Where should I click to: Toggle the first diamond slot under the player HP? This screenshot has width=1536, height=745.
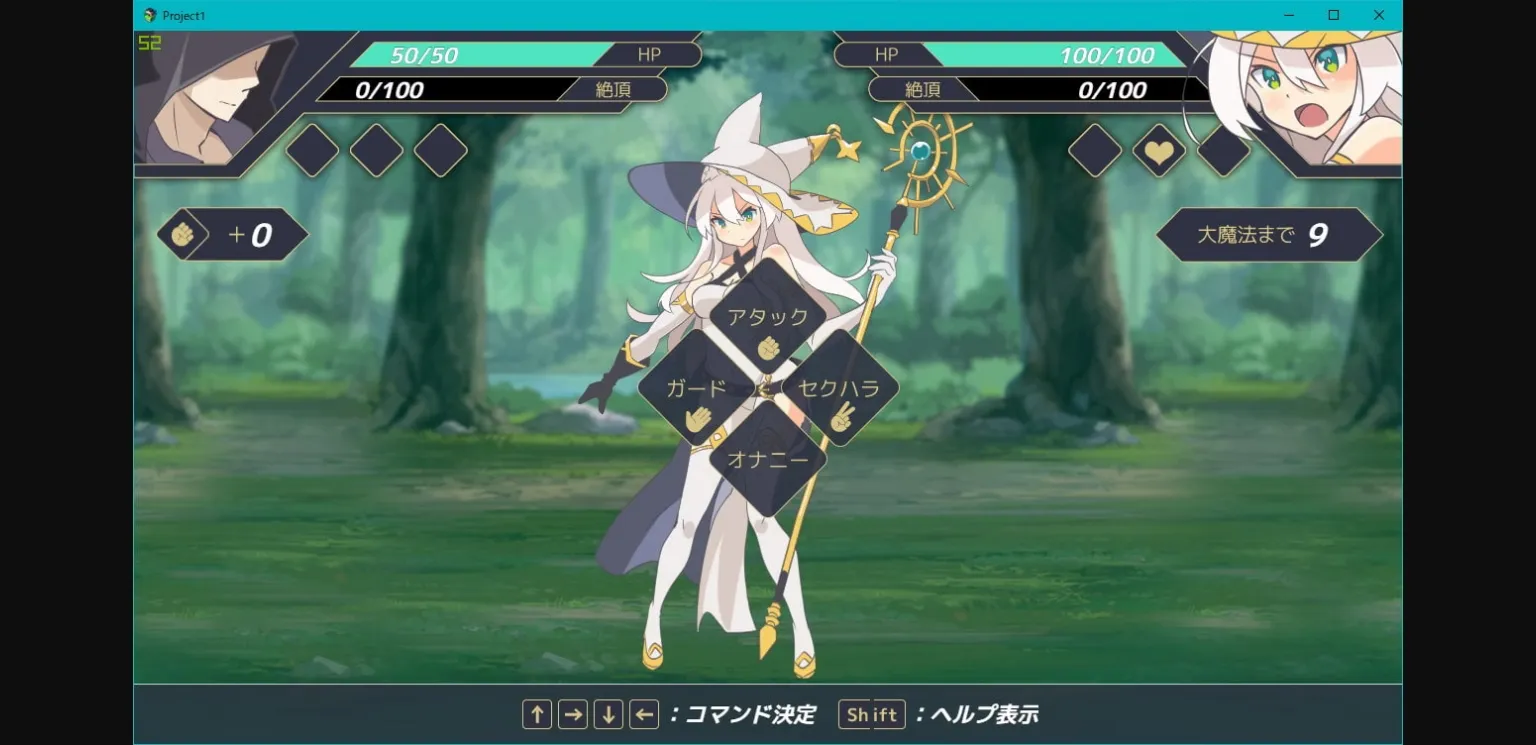click(x=310, y=151)
